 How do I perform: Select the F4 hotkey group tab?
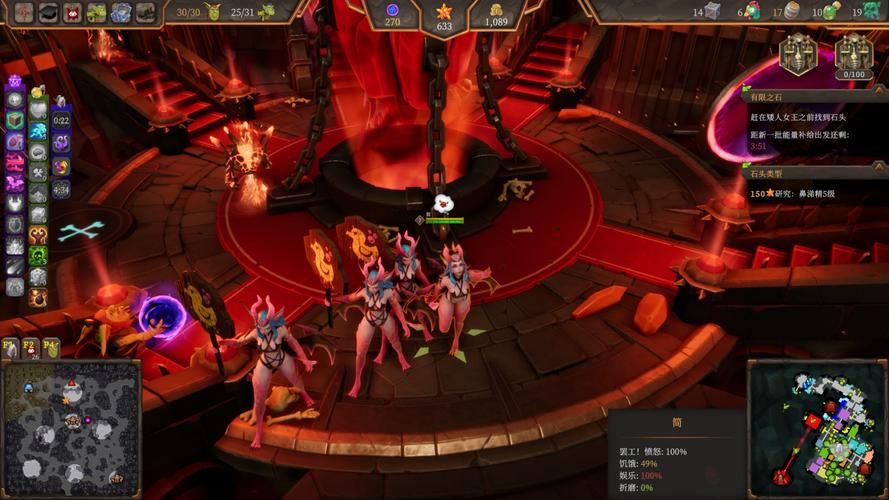click(x=50, y=346)
